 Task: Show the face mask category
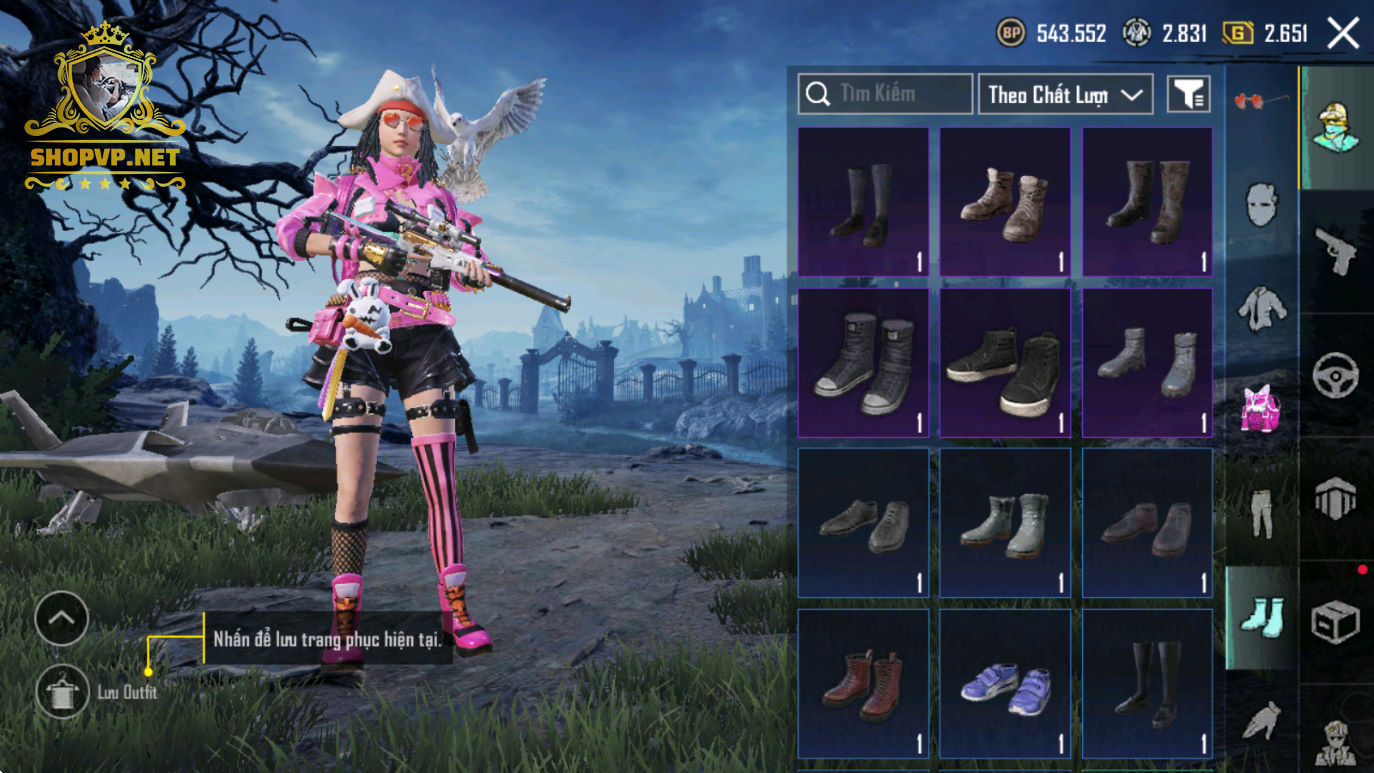point(1261,204)
